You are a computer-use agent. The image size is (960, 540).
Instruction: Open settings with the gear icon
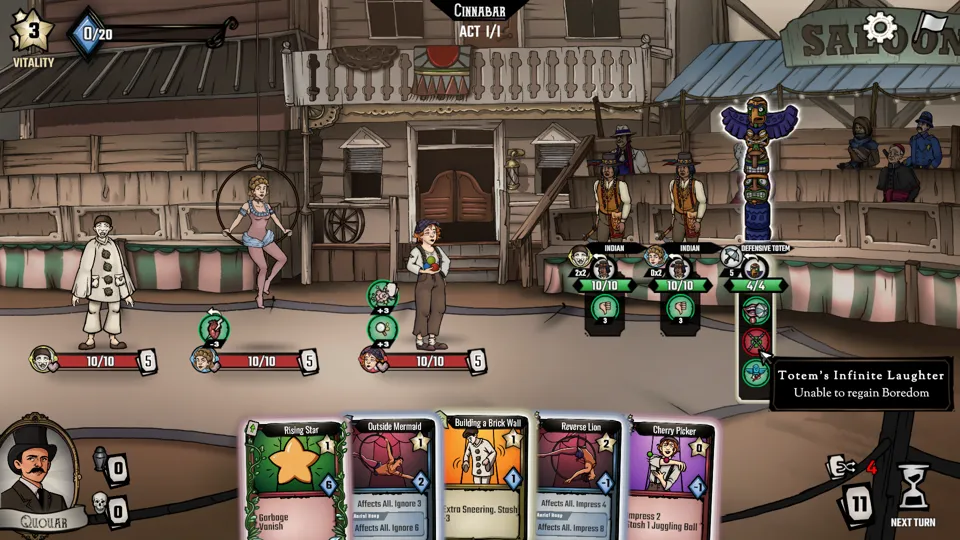[x=880, y=28]
